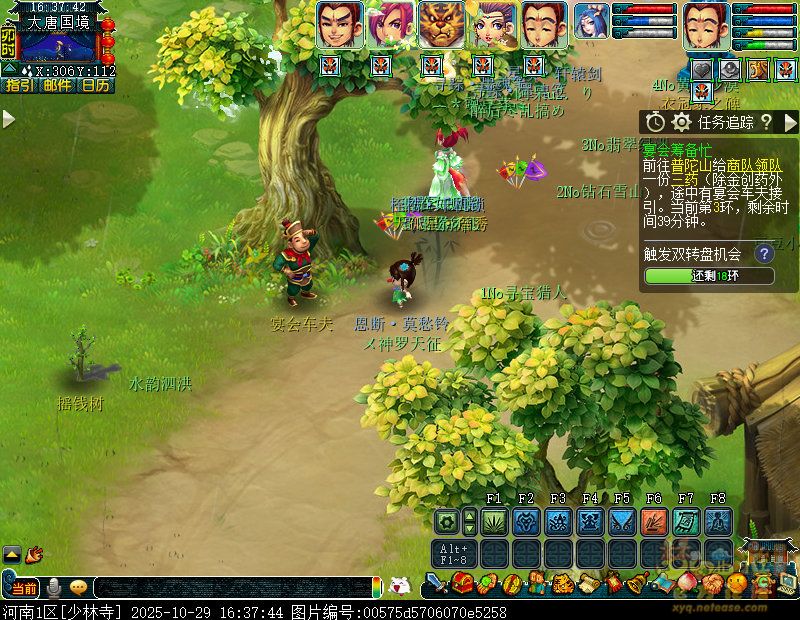Click the 大唐国境 minimap
Screen dimensions: 800x620
58,47
